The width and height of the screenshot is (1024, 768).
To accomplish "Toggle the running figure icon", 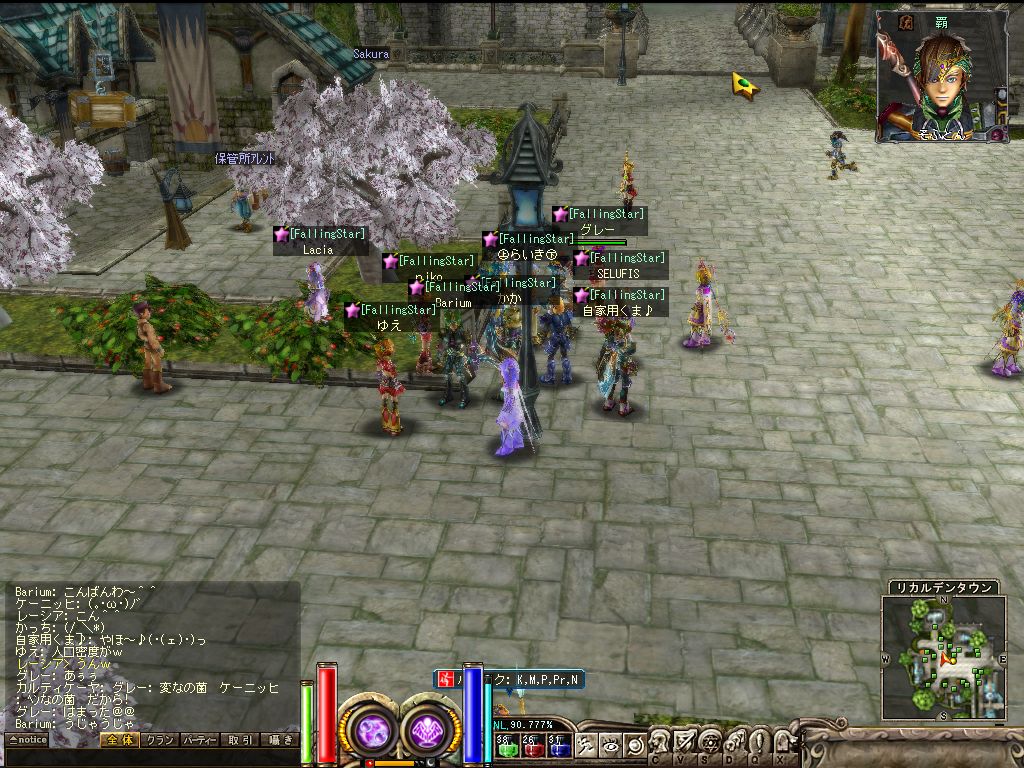I will 587,744.
